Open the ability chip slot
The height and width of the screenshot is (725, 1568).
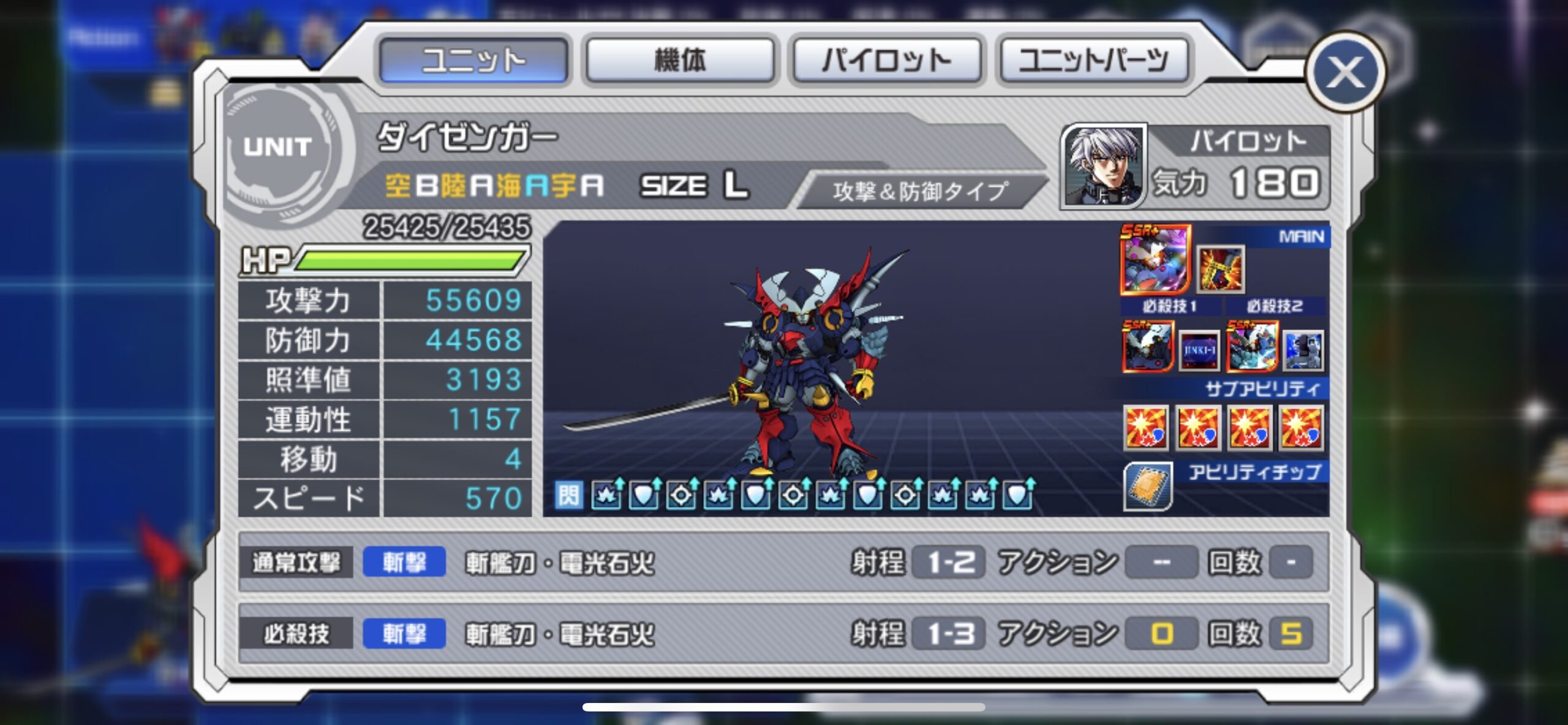point(1148,487)
